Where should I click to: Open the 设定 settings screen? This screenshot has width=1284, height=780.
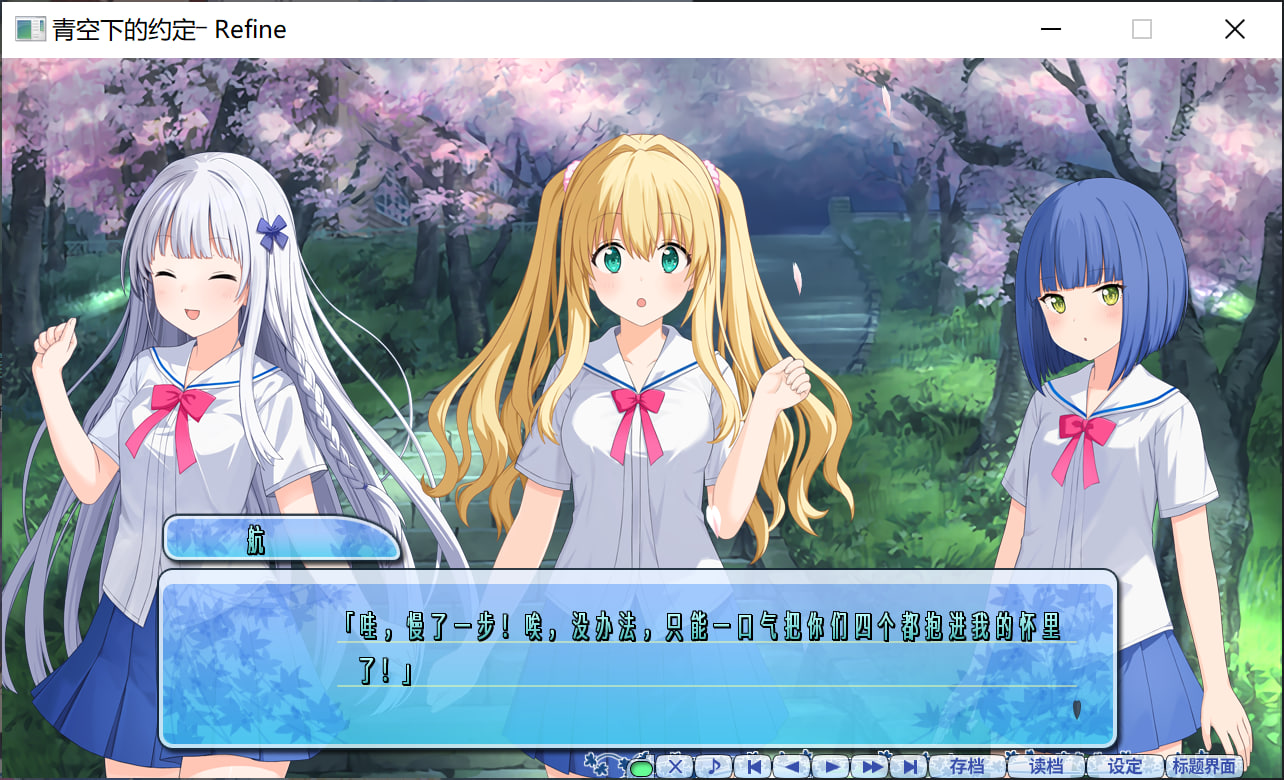point(1125,767)
